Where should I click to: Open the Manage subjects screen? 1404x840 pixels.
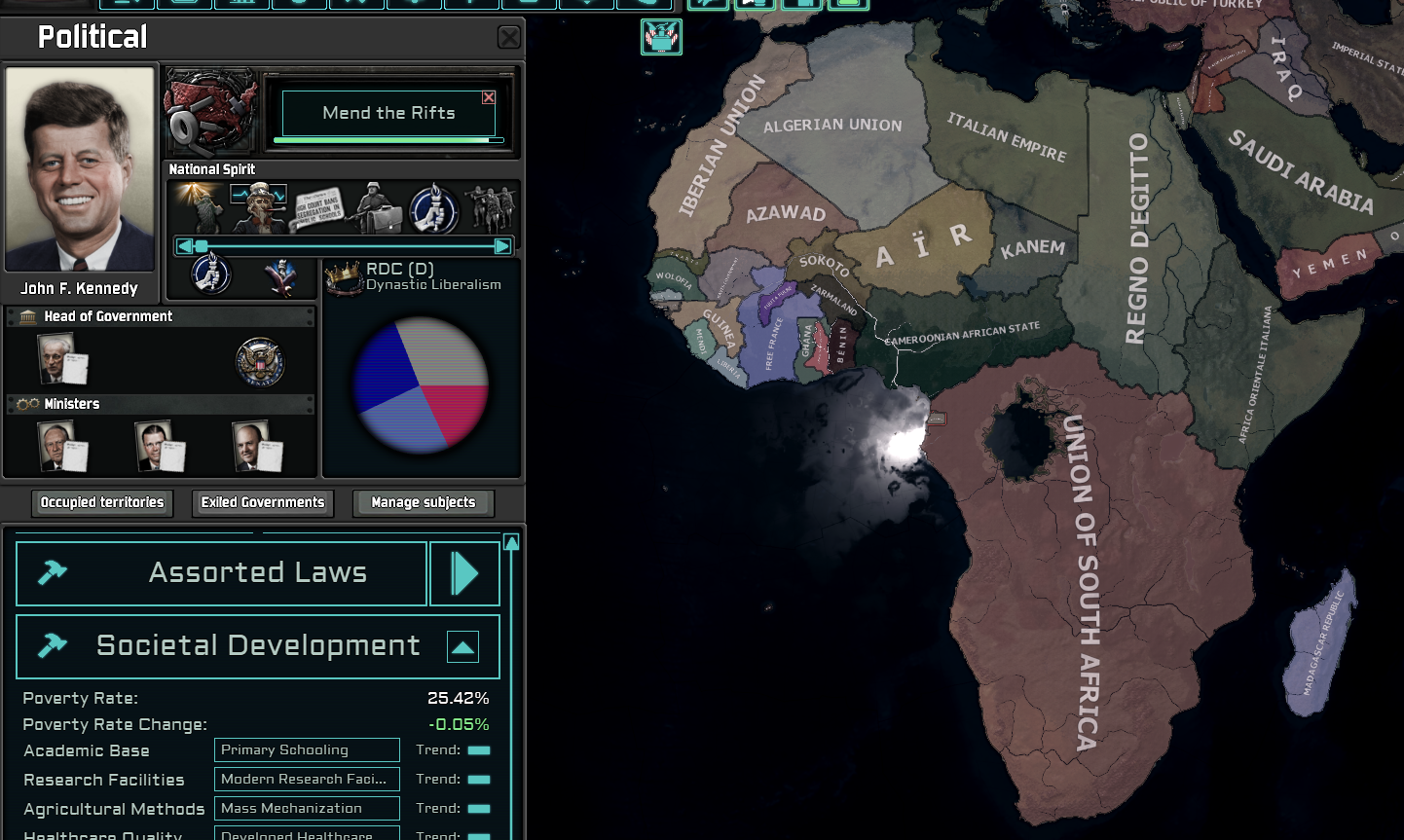point(423,502)
